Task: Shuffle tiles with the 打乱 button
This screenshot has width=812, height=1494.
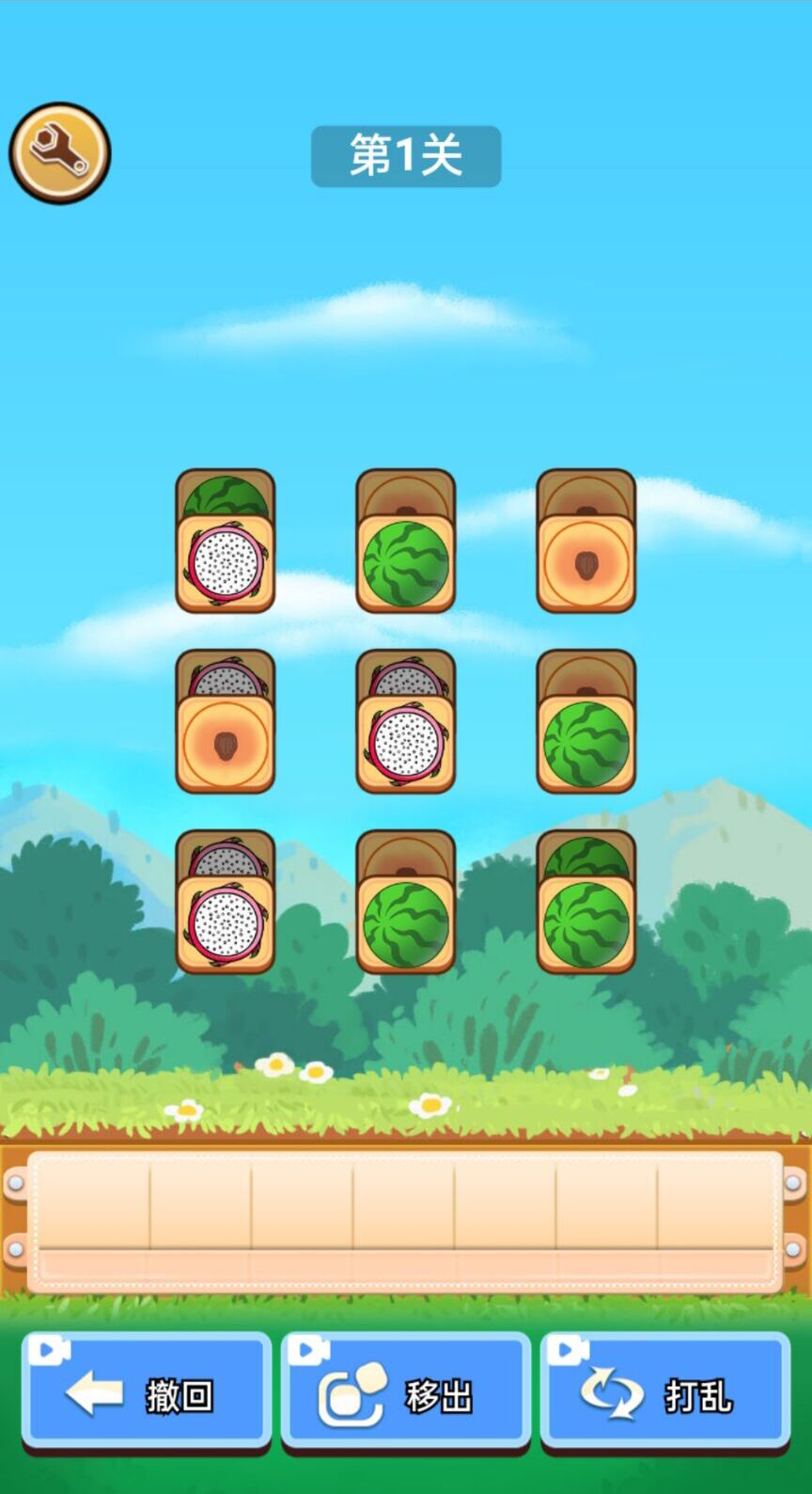Action: point(665,1392)
